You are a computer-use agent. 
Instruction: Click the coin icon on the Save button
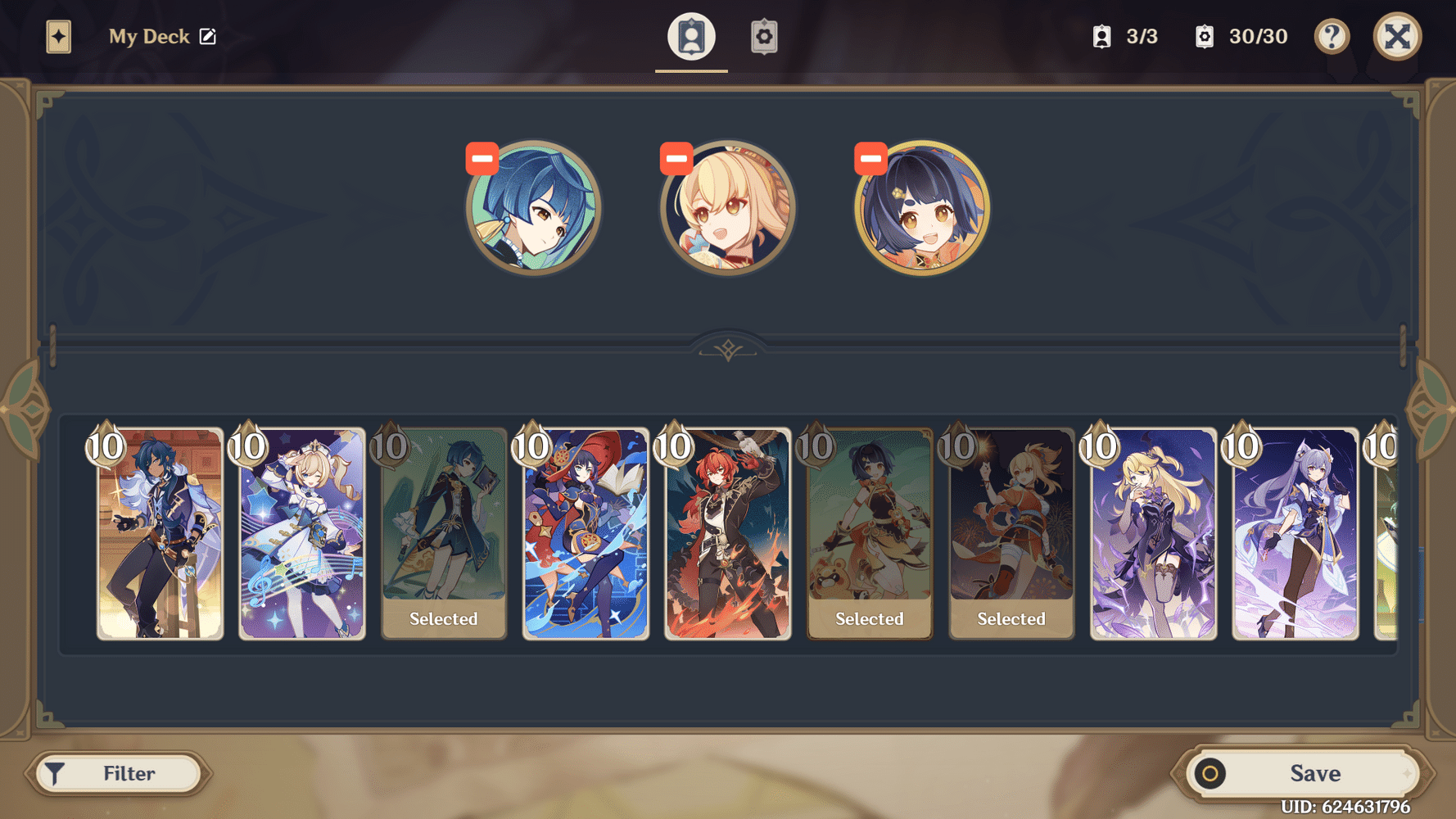[1210, 772]
